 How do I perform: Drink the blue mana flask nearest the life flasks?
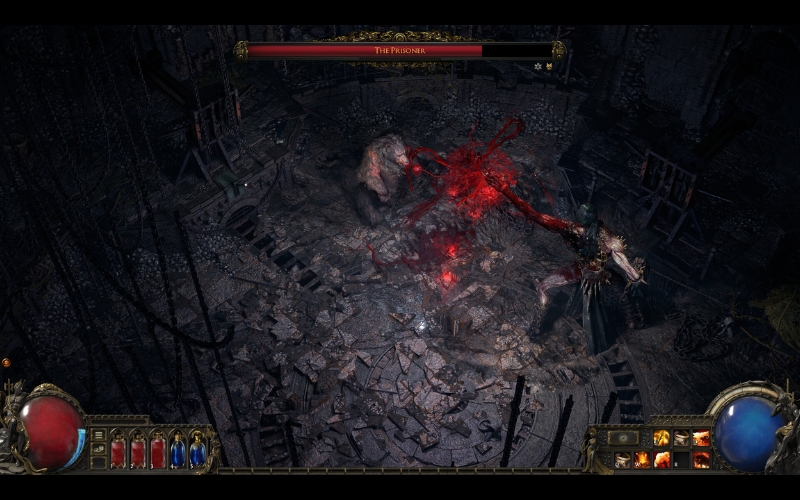coord(178,450)
